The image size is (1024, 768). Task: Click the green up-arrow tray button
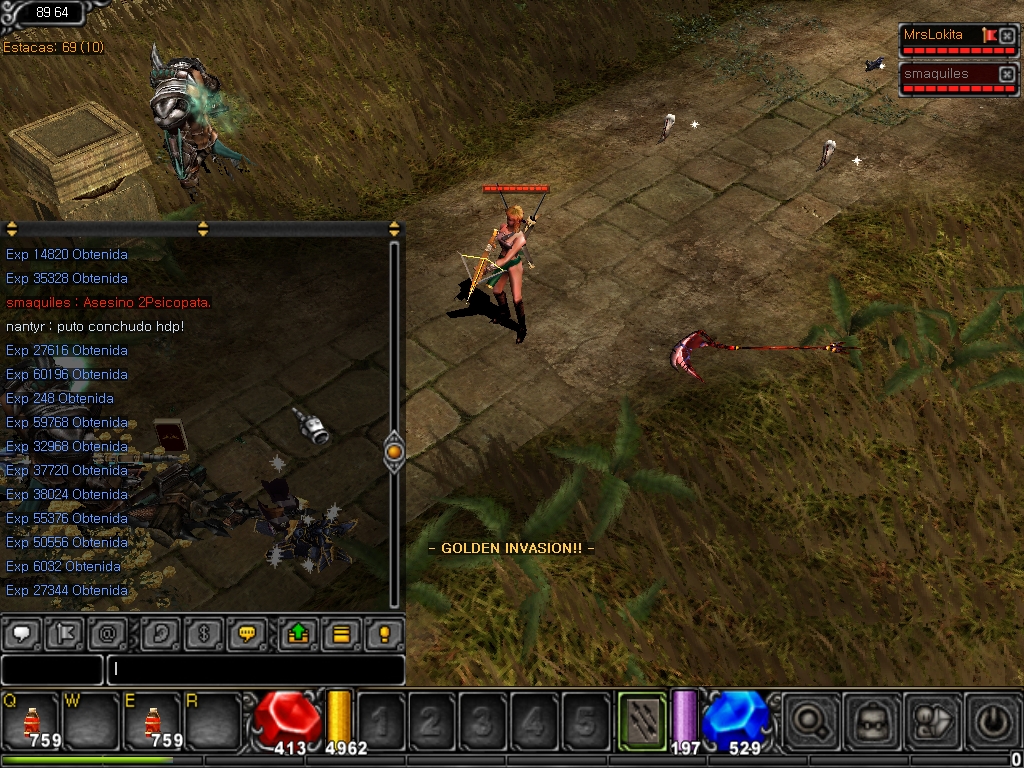(x=298, y=634)
